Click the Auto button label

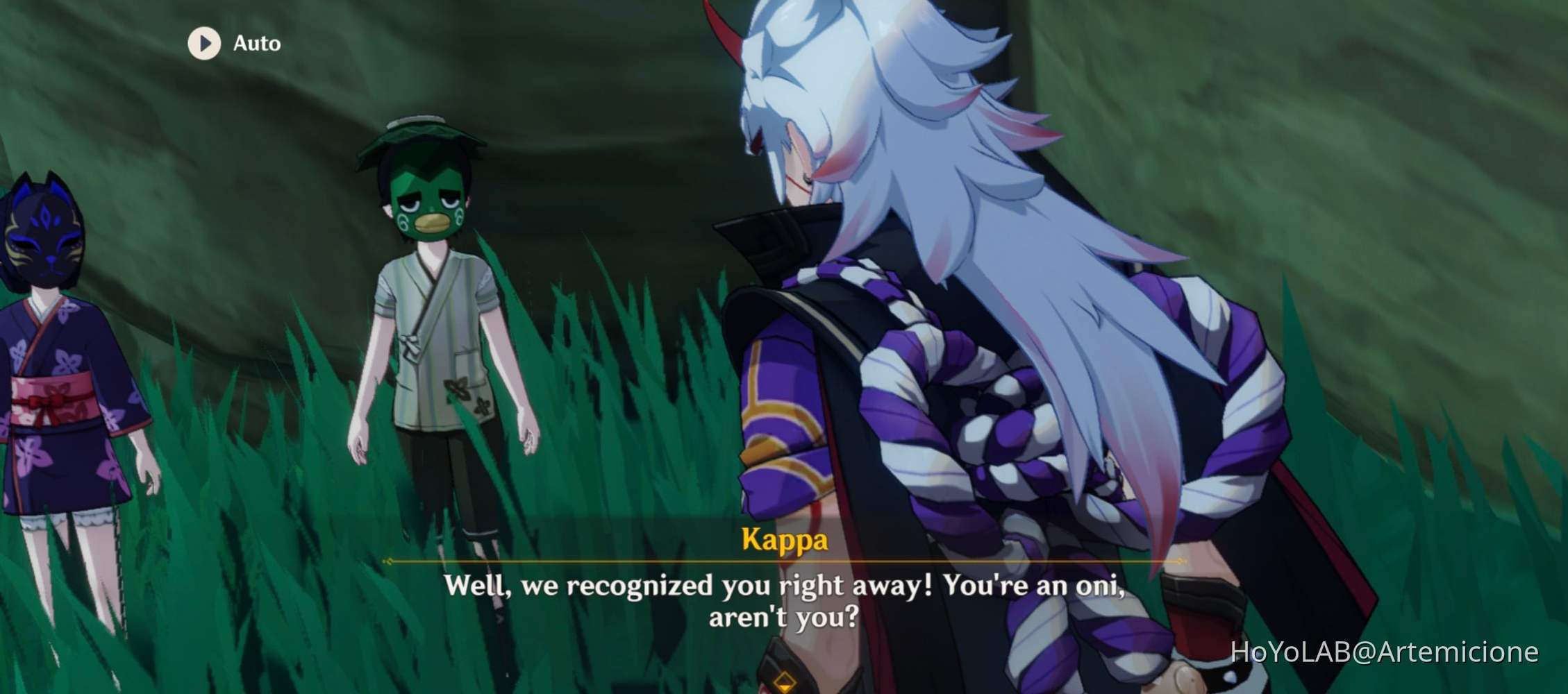tap(256, 43)
